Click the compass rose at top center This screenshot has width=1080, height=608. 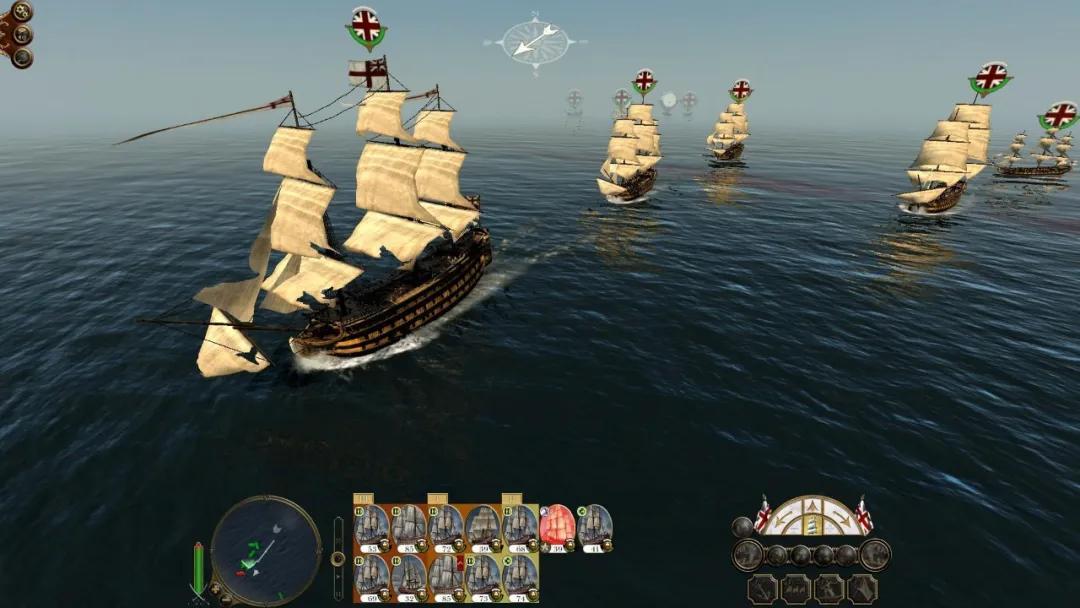point(535,41)
